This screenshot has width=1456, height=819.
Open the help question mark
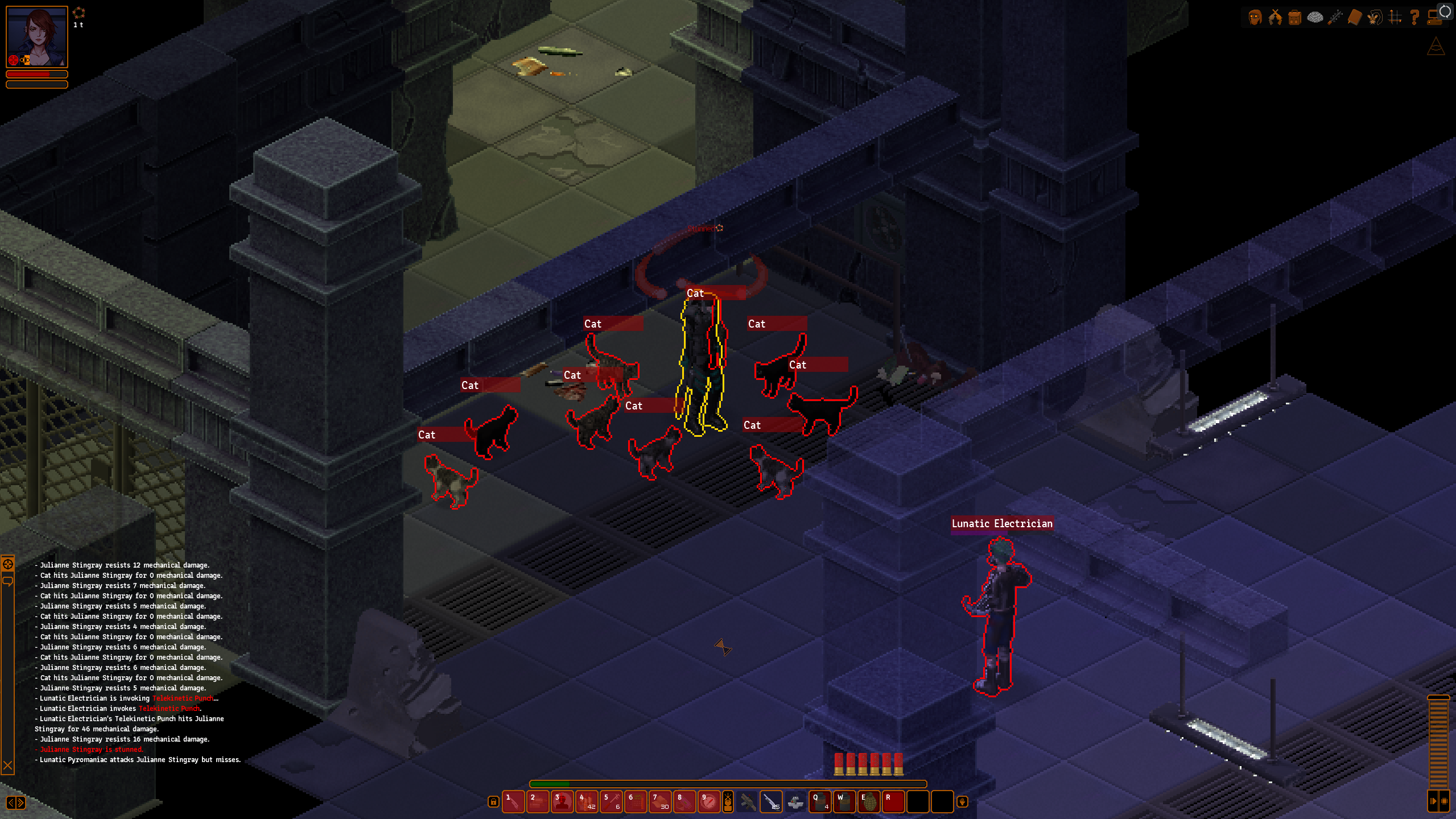tap(1414, 18)
